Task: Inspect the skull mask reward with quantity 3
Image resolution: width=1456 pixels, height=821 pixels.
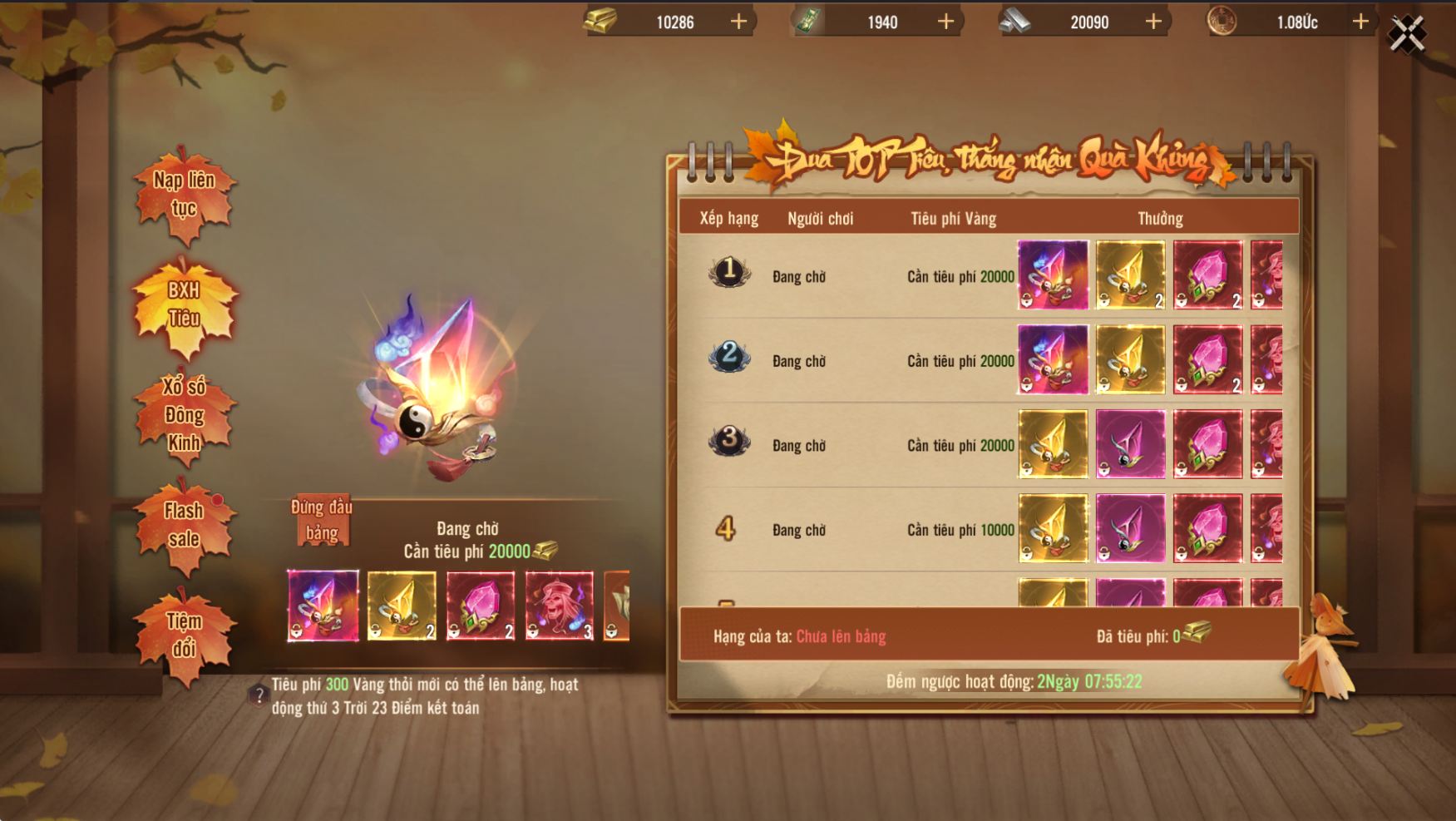Action: 560,606
